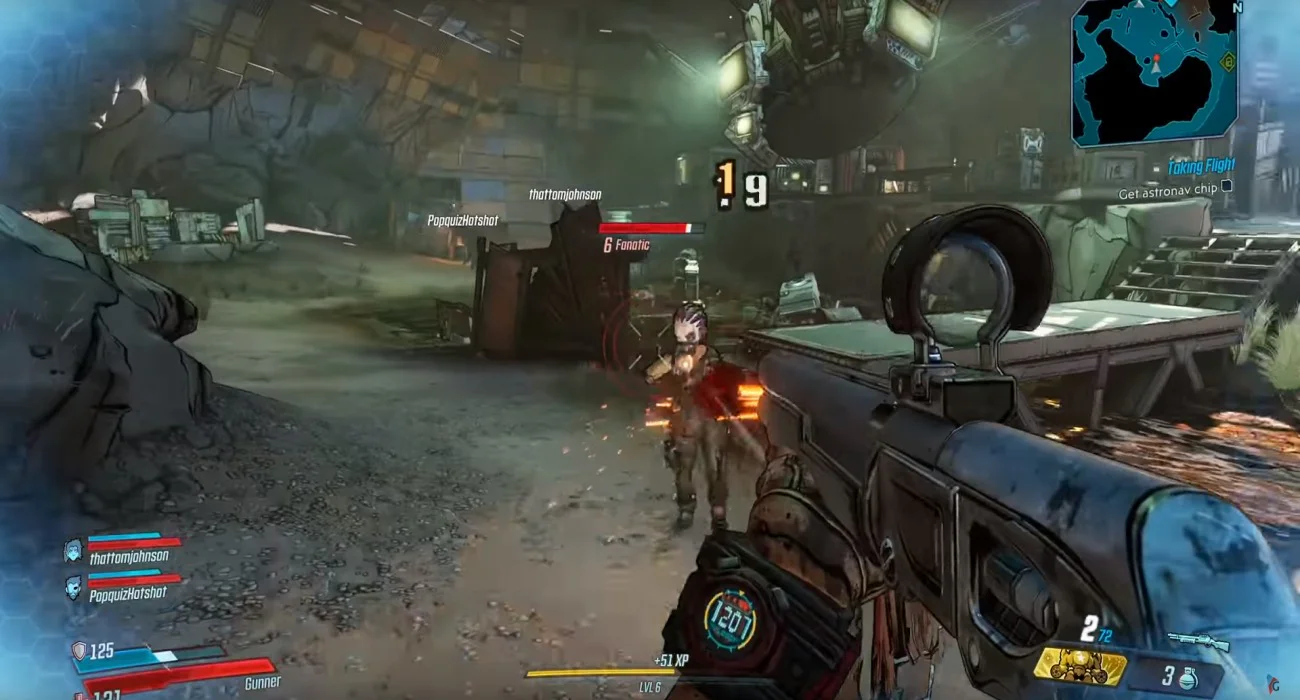
Task: Activate the yellow Iron Bear action skill
Action: coord(1080,665)
